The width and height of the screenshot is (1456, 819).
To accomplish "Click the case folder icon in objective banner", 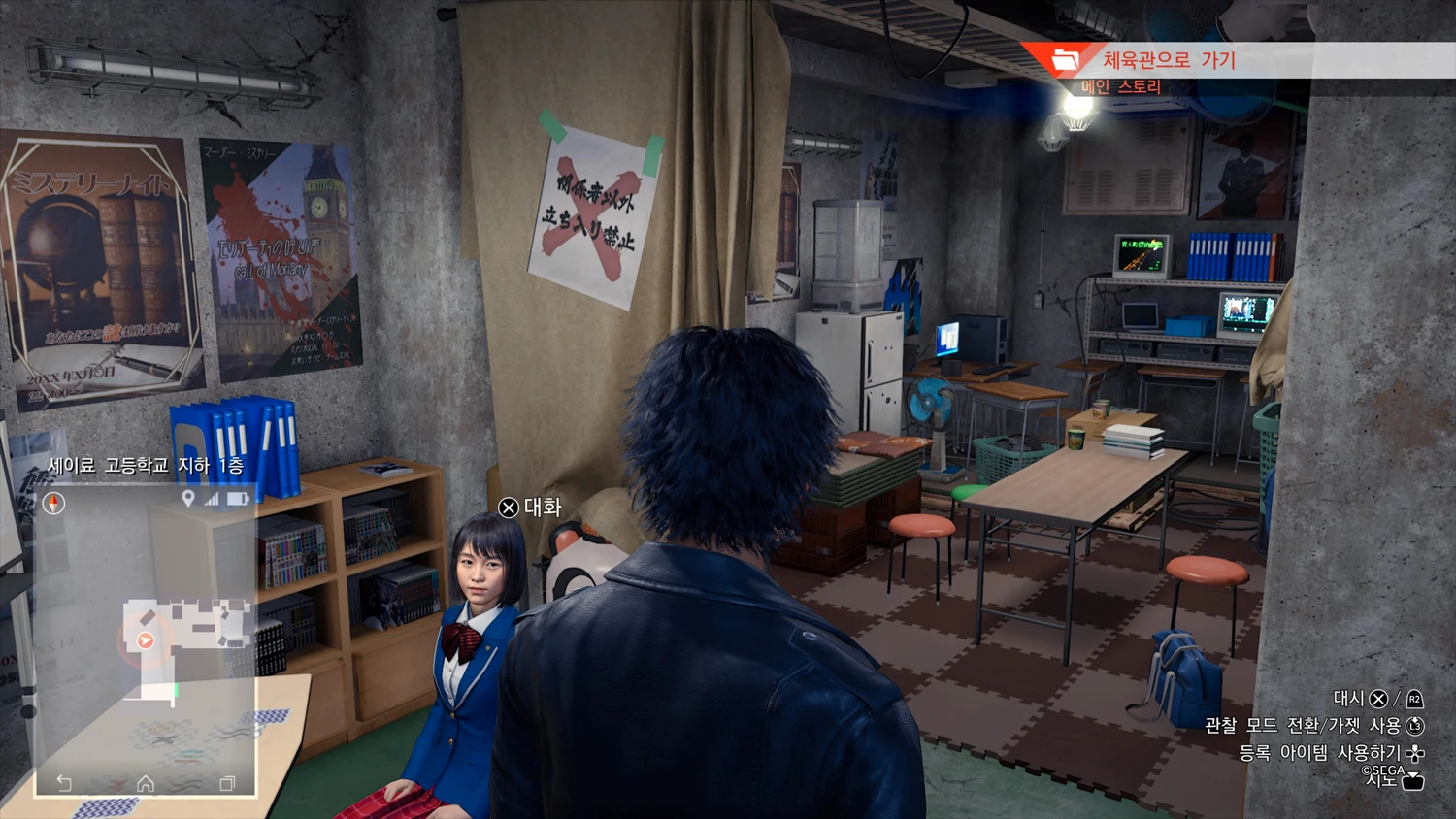I will [x=1065, y=60].
